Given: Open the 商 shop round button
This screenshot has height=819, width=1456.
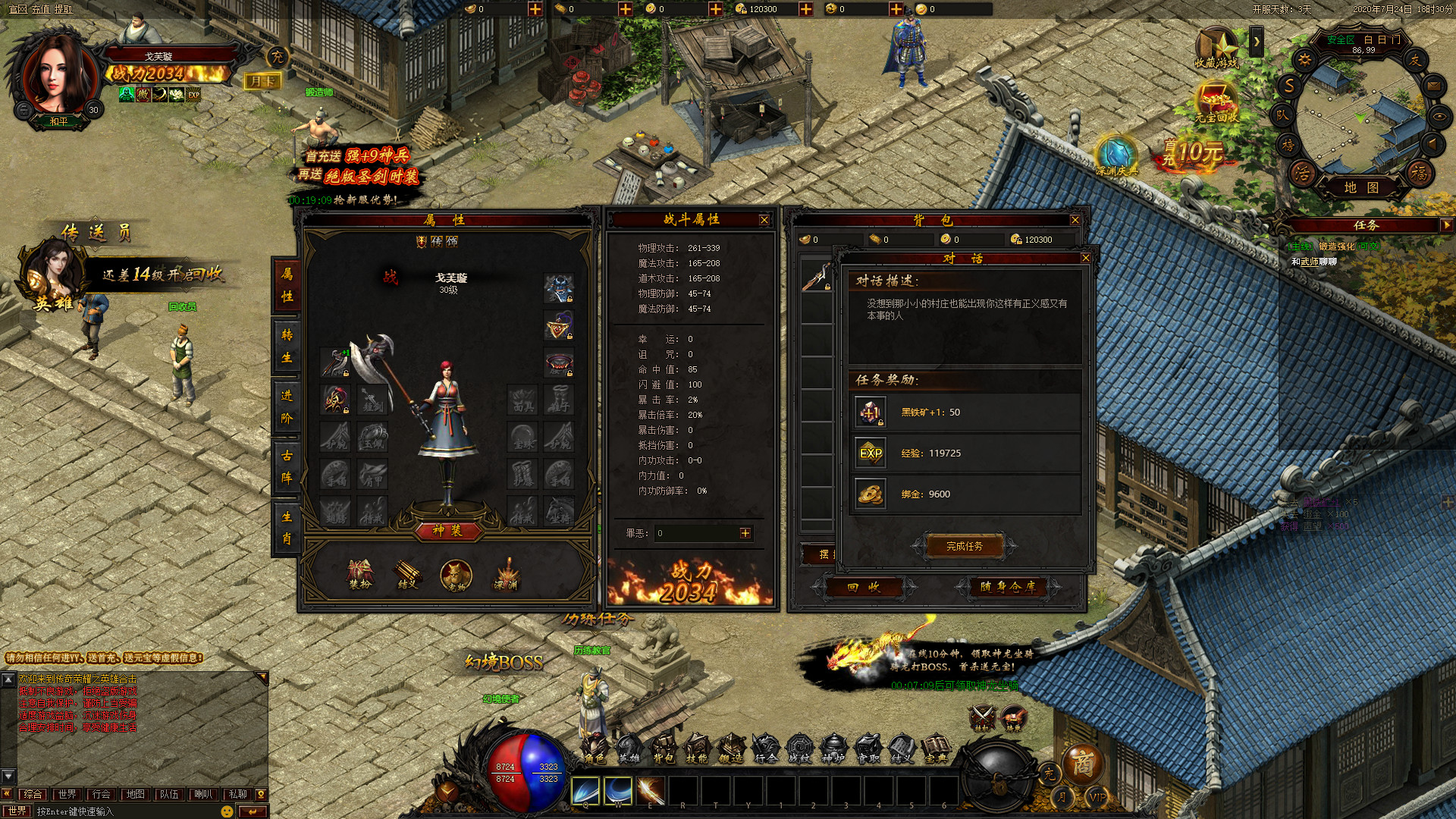Looking at the screenshot, I should [1082, 764].
